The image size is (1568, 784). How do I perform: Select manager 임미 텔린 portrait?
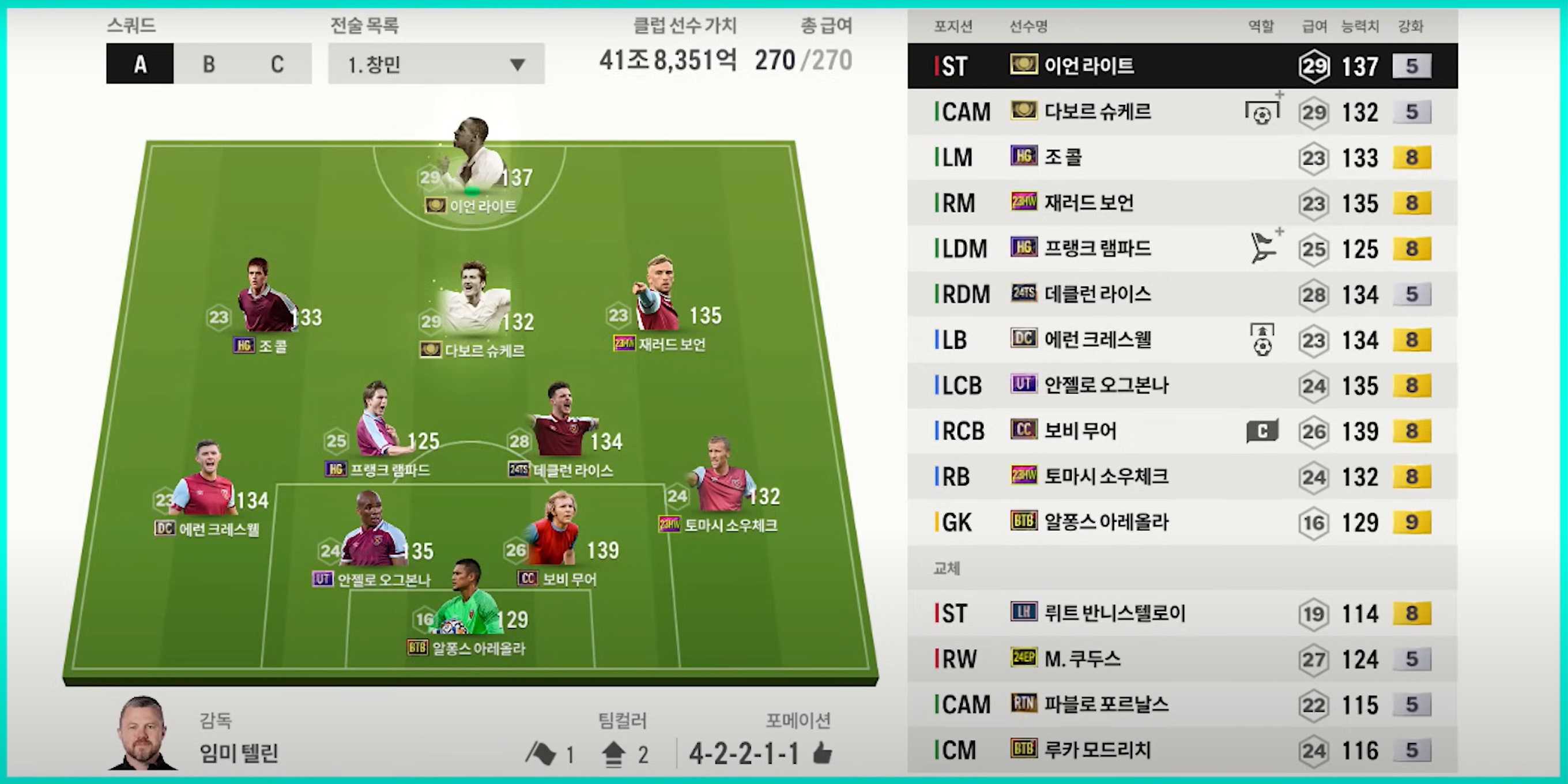point(143,733)
